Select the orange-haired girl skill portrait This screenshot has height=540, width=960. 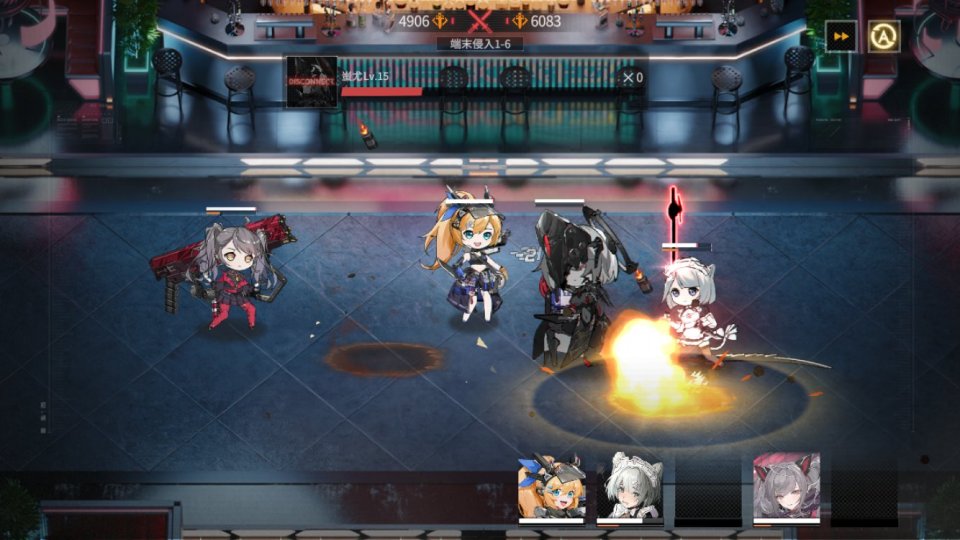(551, 487)
